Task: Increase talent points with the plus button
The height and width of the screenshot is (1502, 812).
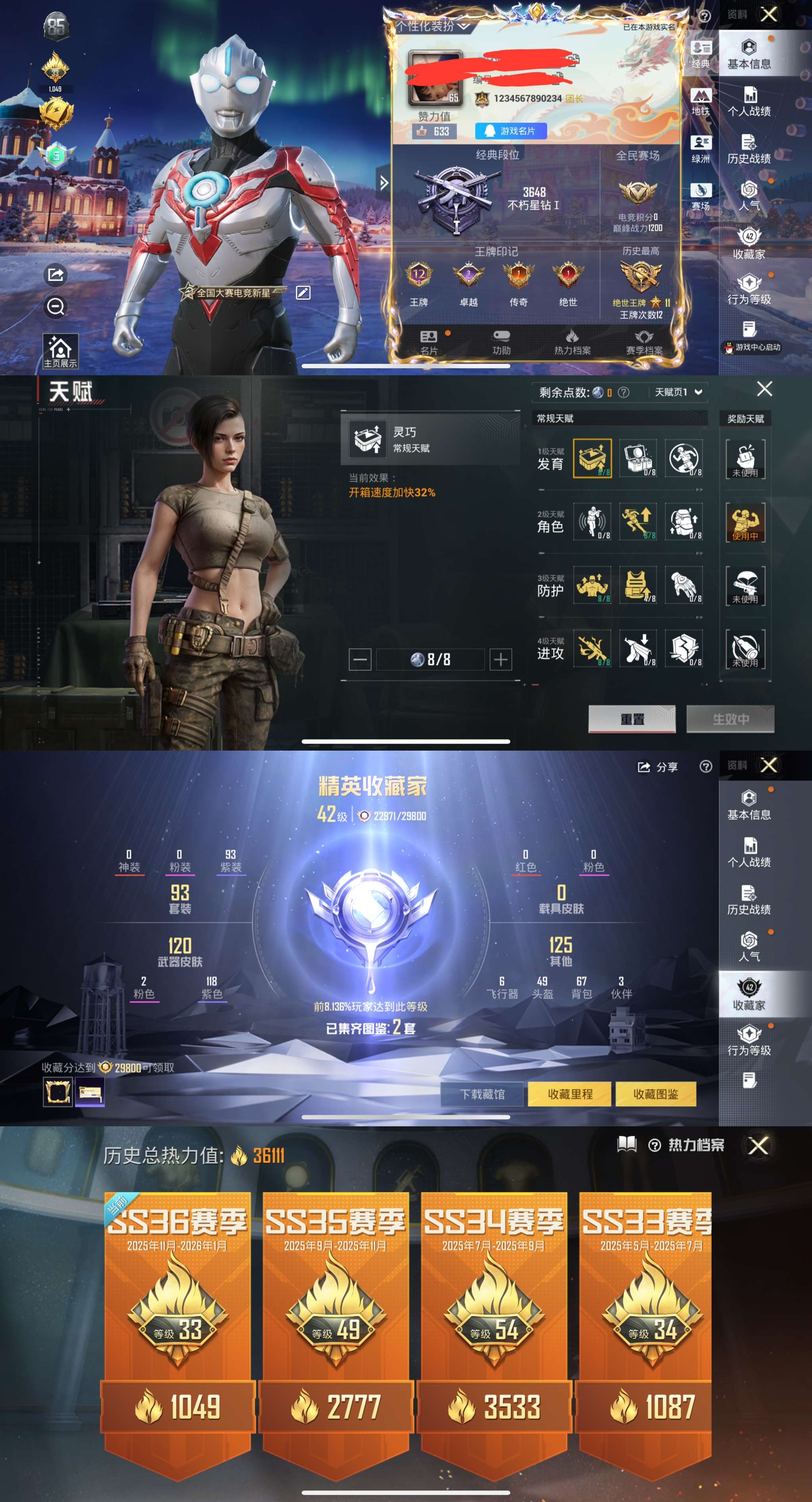Action: (501, 659)
